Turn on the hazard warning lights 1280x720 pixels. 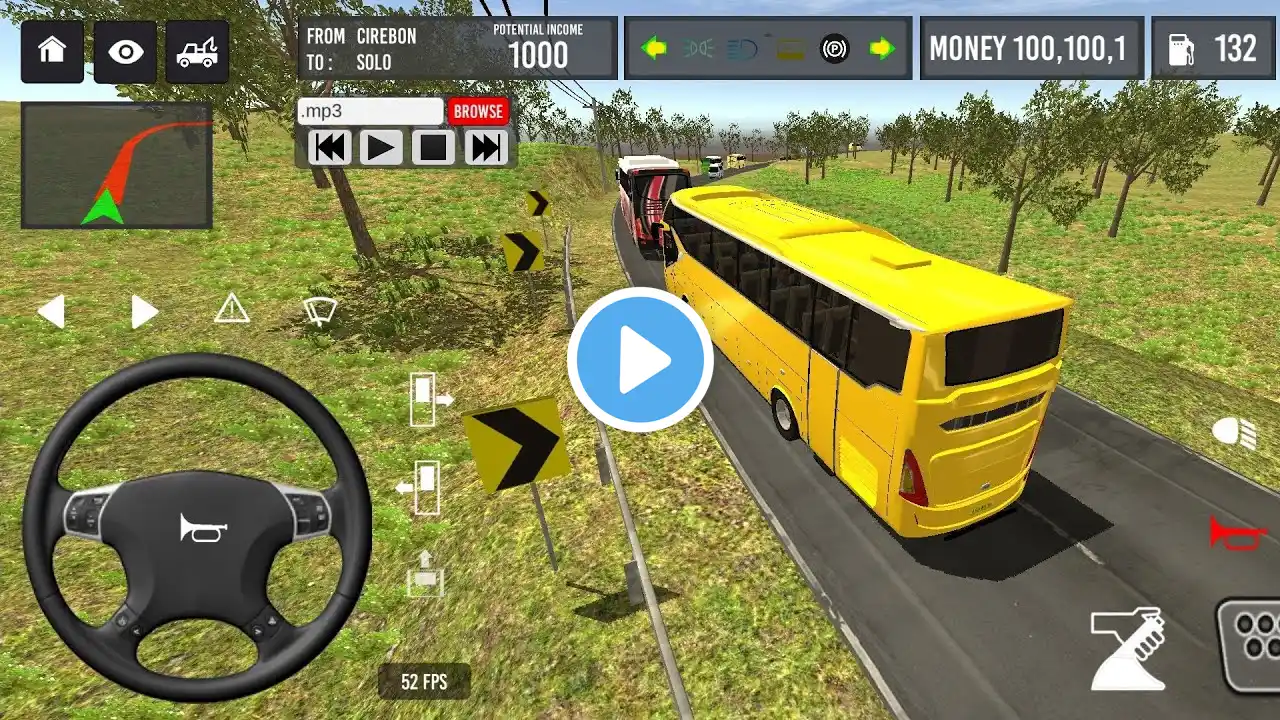click(232, 309)
